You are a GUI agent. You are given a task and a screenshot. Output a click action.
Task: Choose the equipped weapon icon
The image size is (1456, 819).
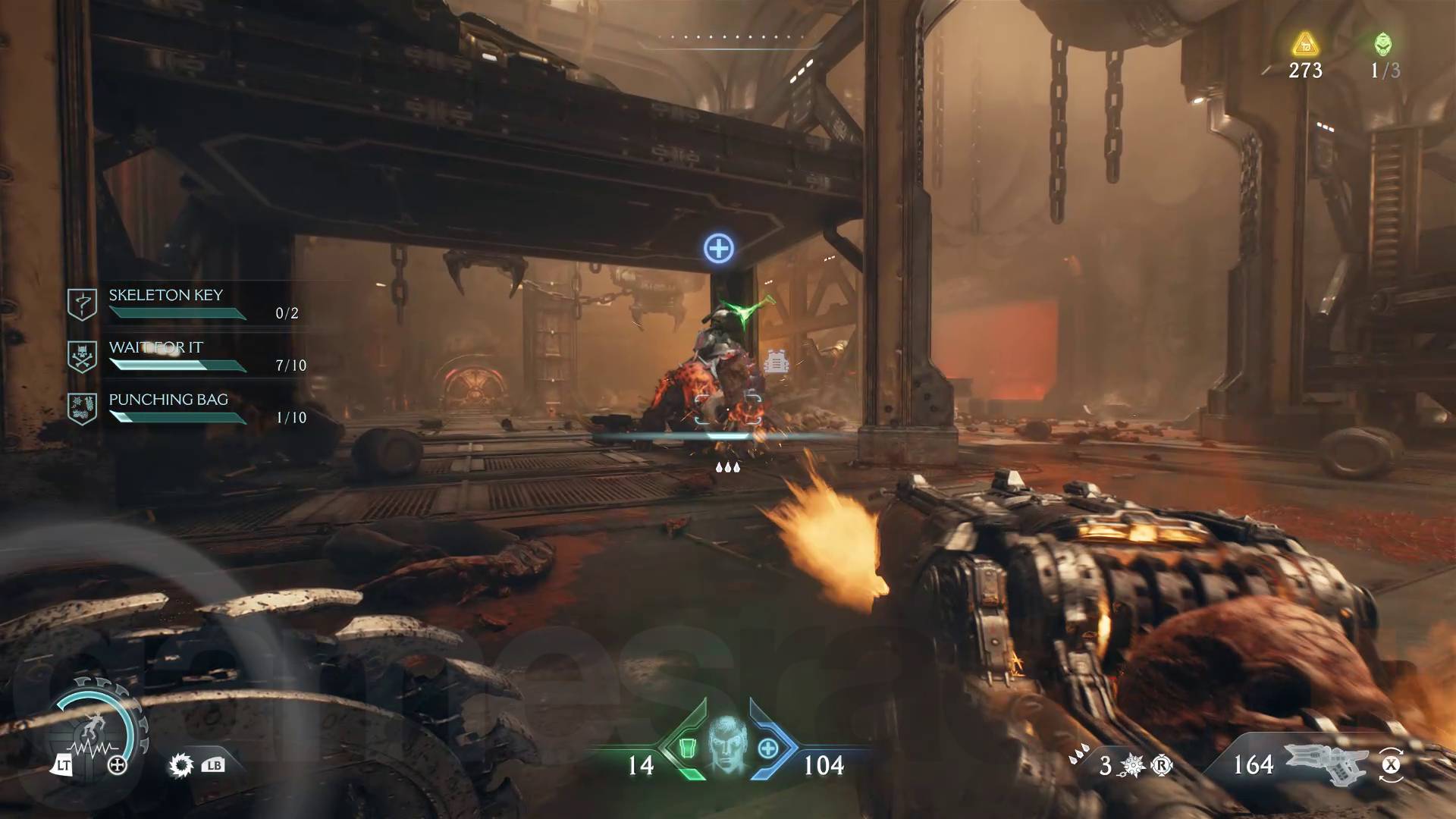point(1326,763)
